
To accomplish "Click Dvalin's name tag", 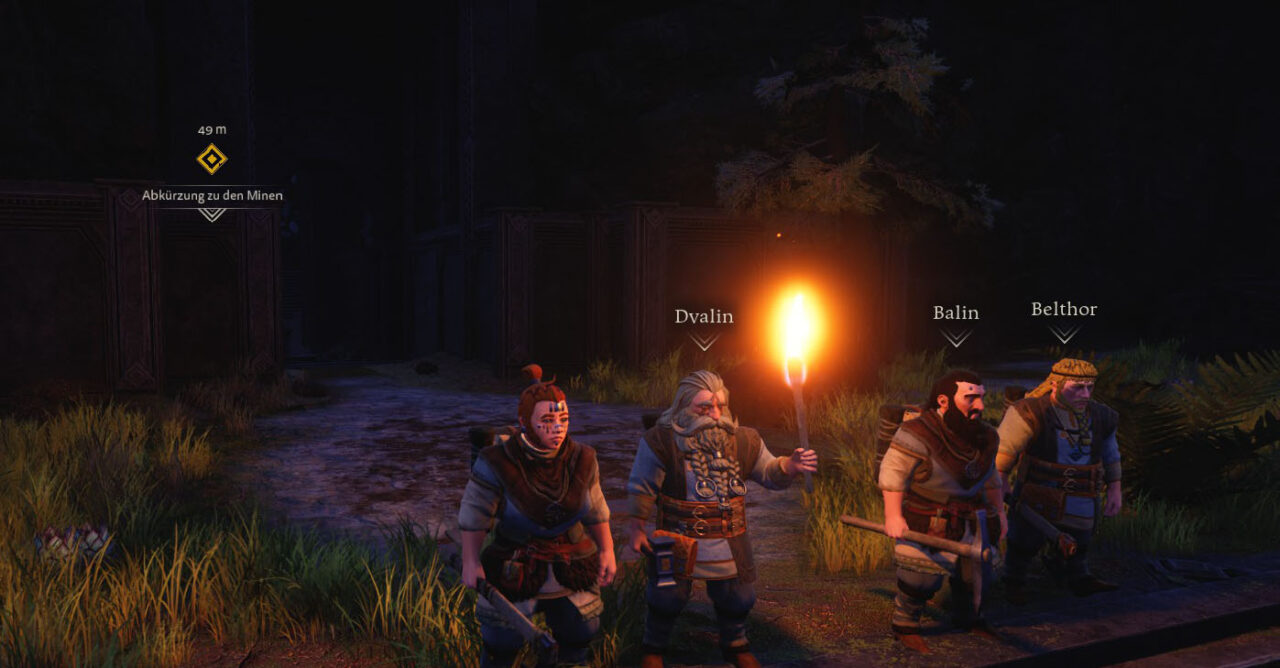I will pyautogui.click(x=704, y=317).
